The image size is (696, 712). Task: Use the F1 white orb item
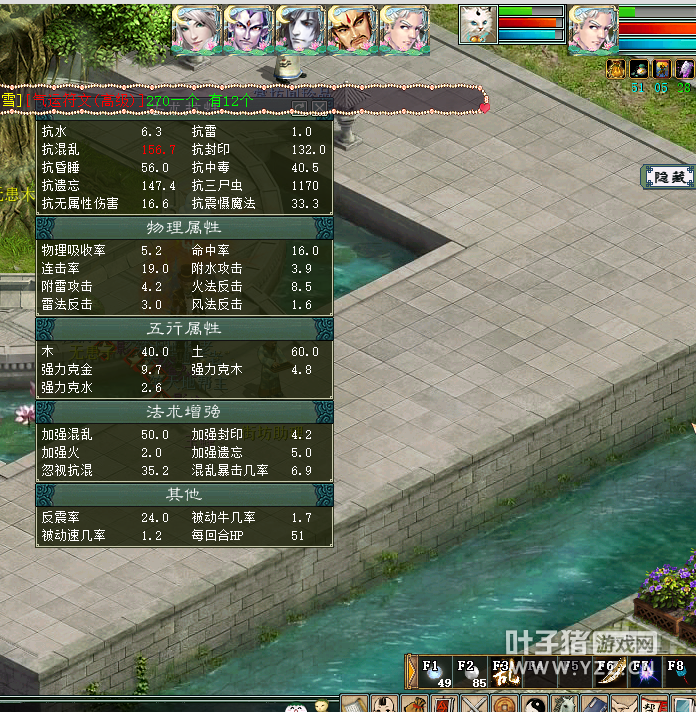tap(436, 672)
